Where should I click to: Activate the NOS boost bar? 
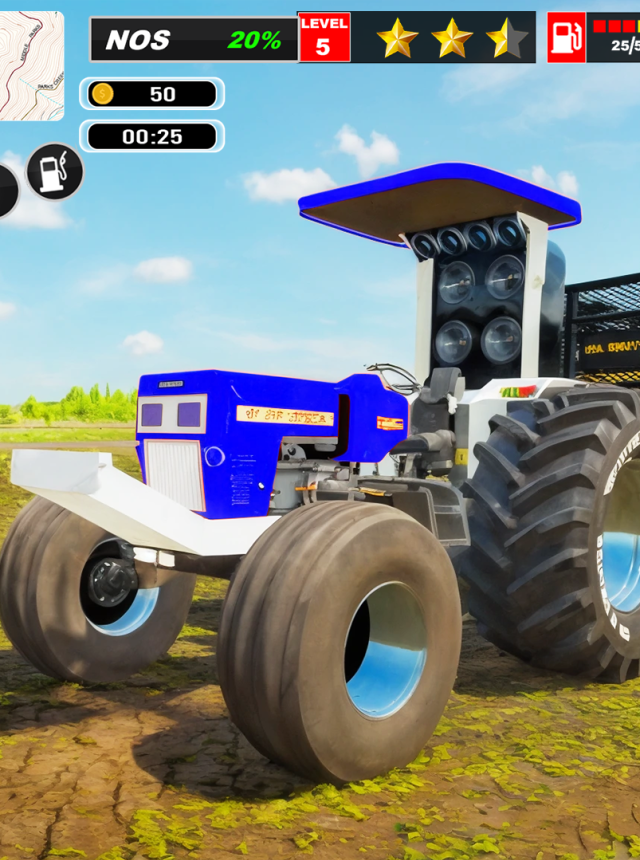click(194, 40)
